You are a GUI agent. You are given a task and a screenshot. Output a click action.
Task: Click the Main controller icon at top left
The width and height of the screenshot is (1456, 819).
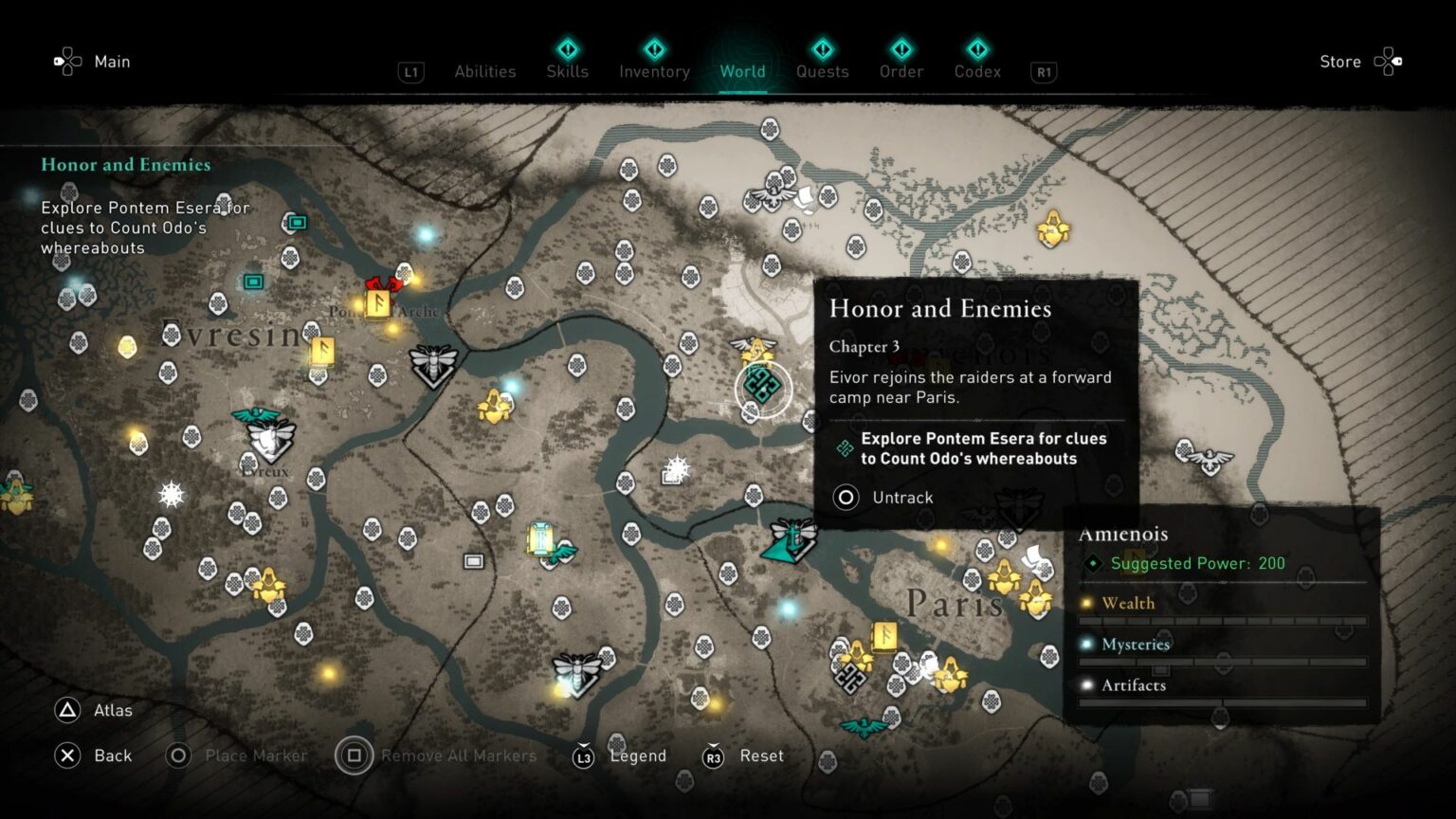(x=66, y=61)
